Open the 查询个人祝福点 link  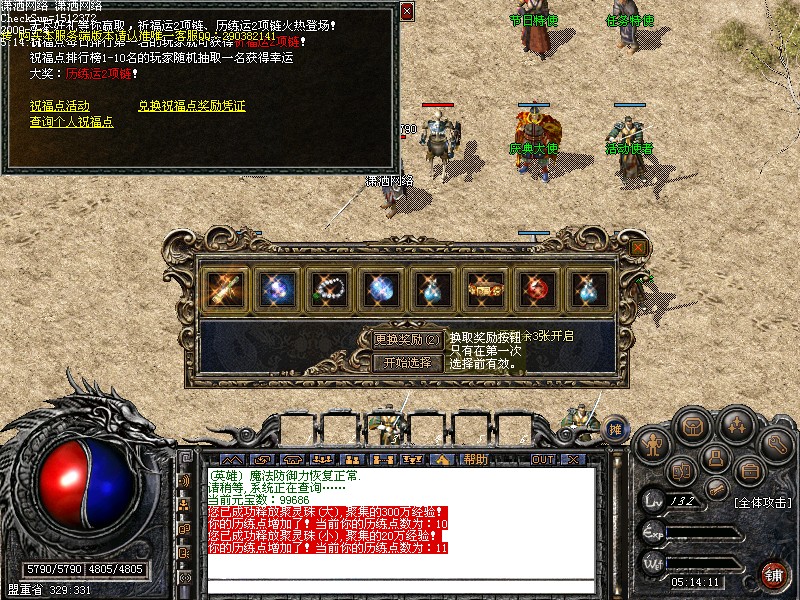point(71,122)
